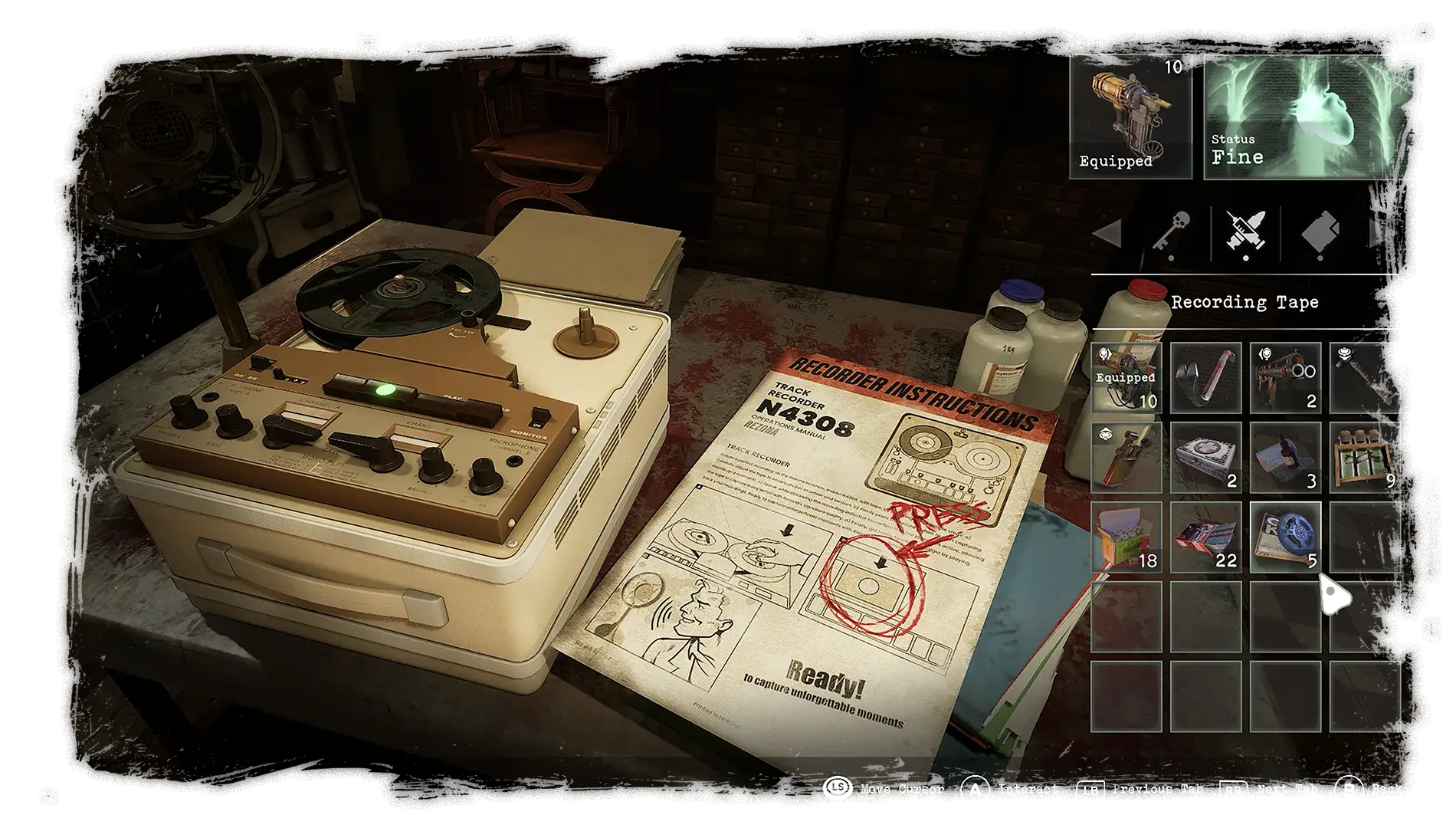1456x828 pixels.
Task: Select the Recording Tape inventory slot
Action: coord(1285,537)
